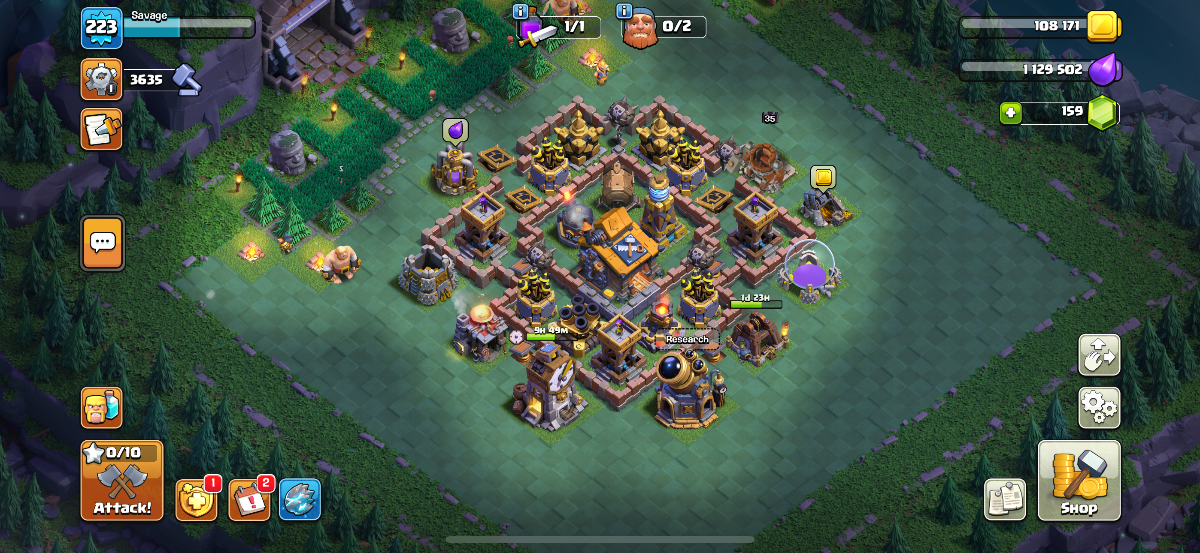This screenshot has height=553, width=1200.
Task: Click the green plus to buy gems
Action: point(1010,112)
